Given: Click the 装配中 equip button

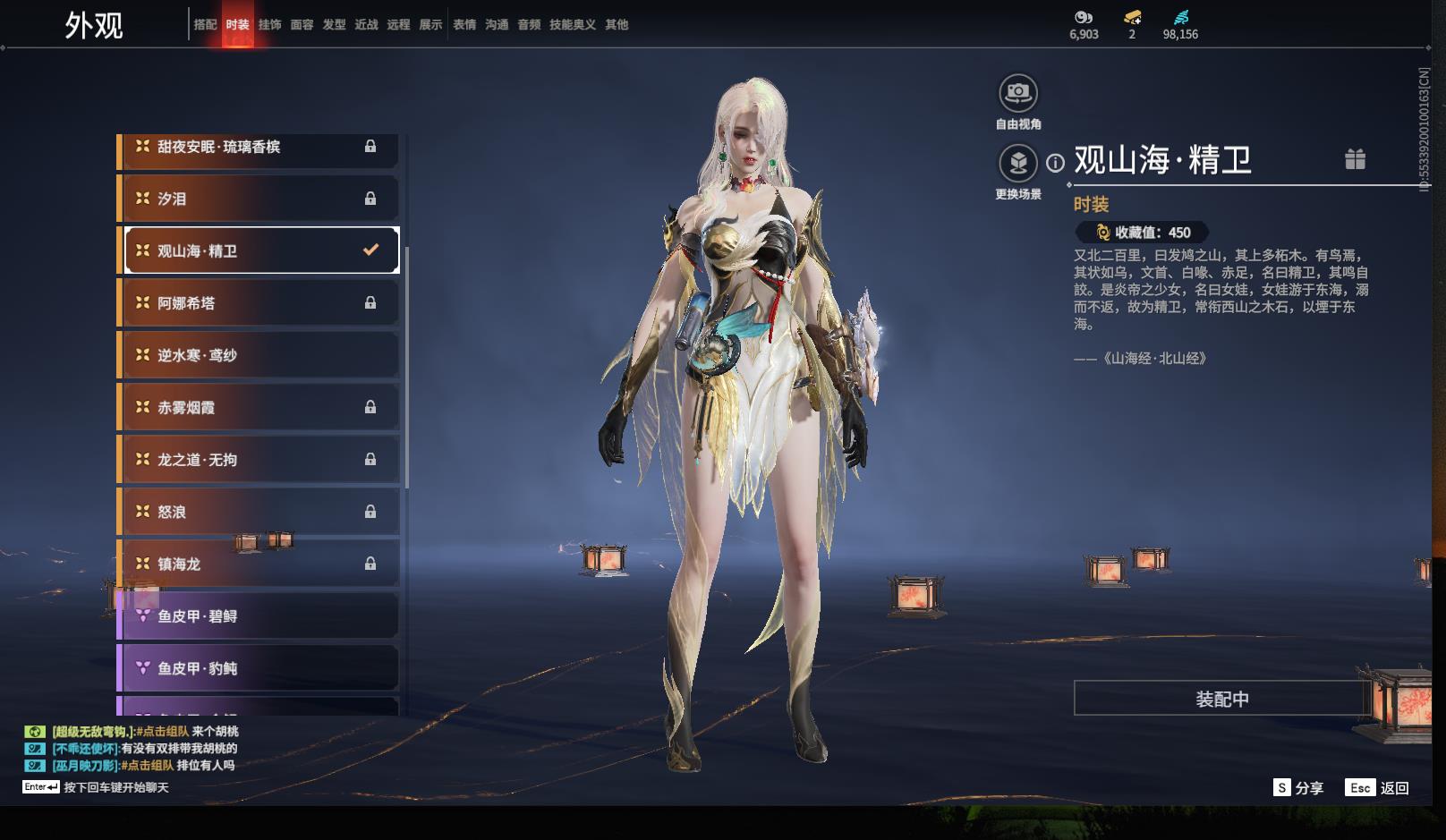Looking at the screenshot, I should (1221, 699).
